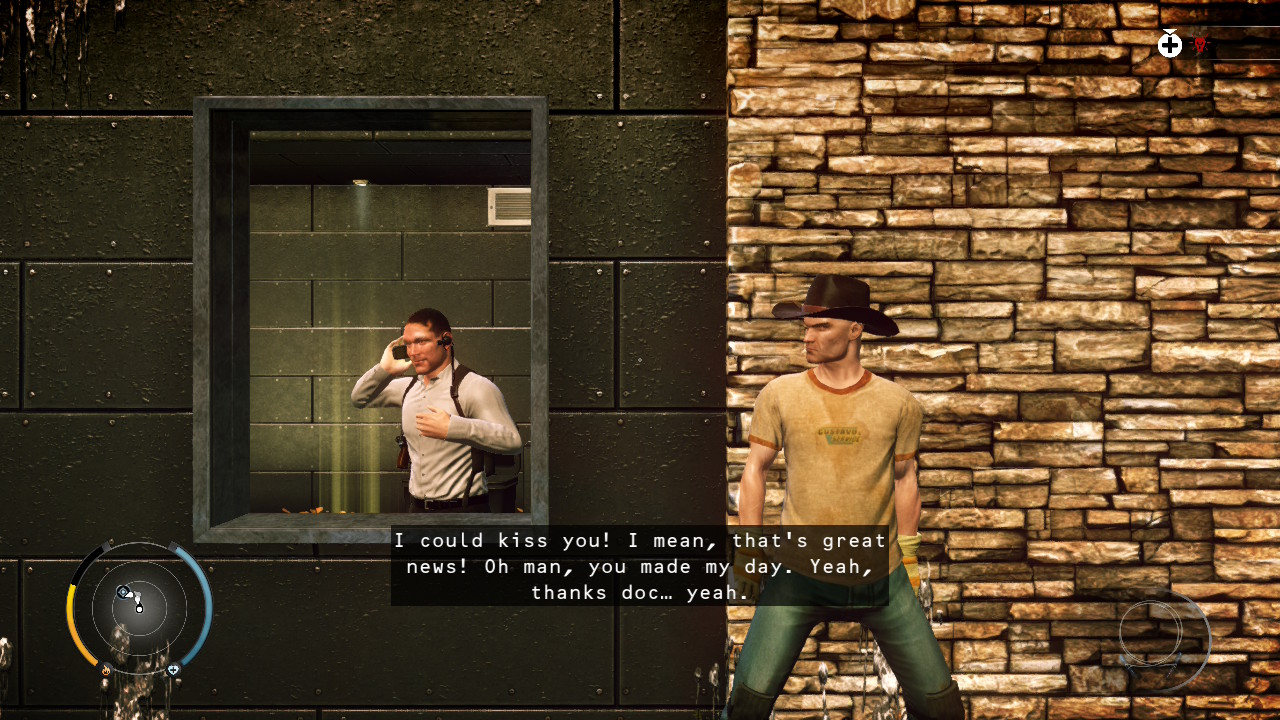The width and height of the screenshot is (1280, 720).
Task: Click the blue heart-plus icon under minimap
Action: (173, 669)
